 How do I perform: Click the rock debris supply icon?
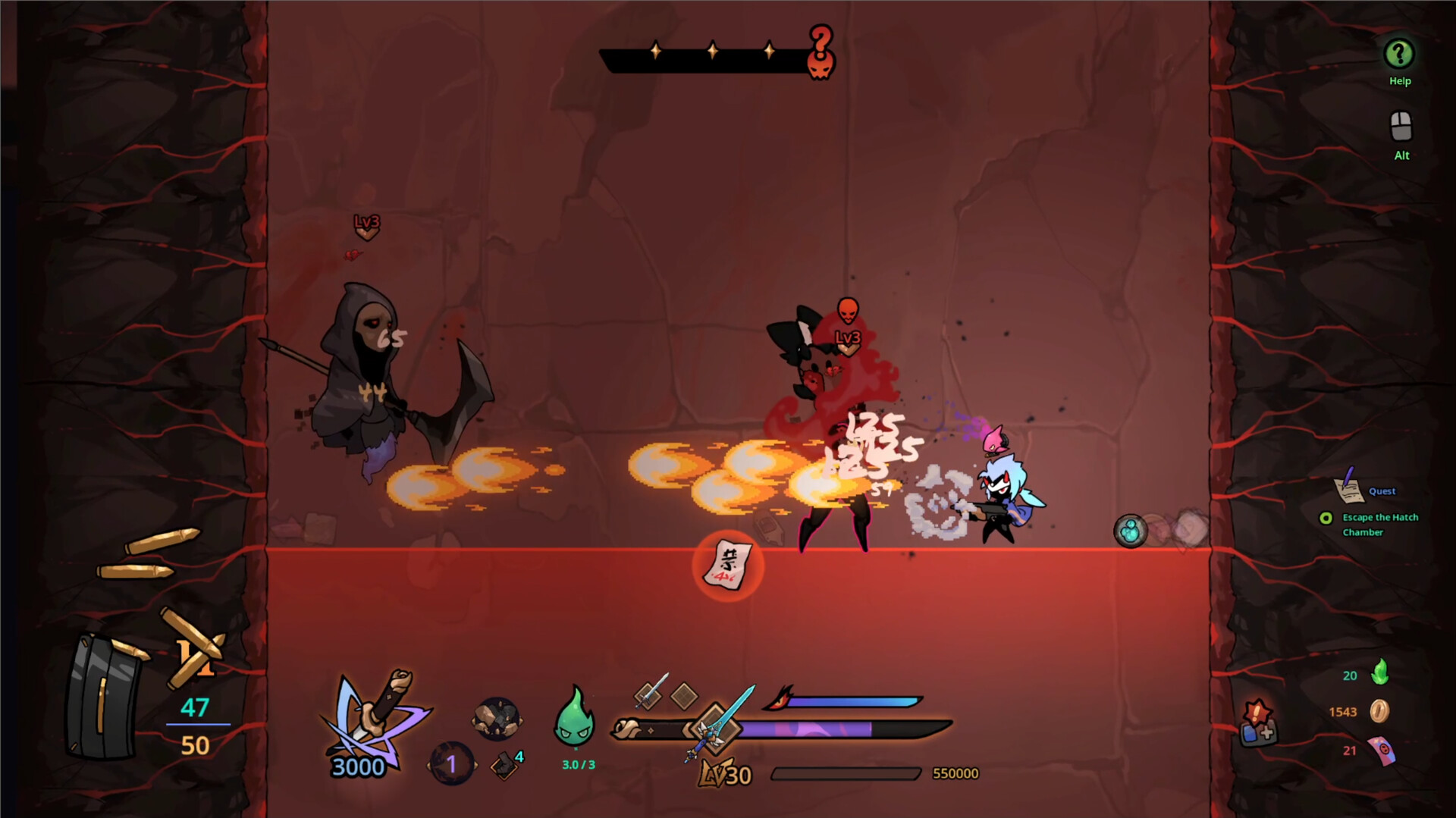(496, 719)
